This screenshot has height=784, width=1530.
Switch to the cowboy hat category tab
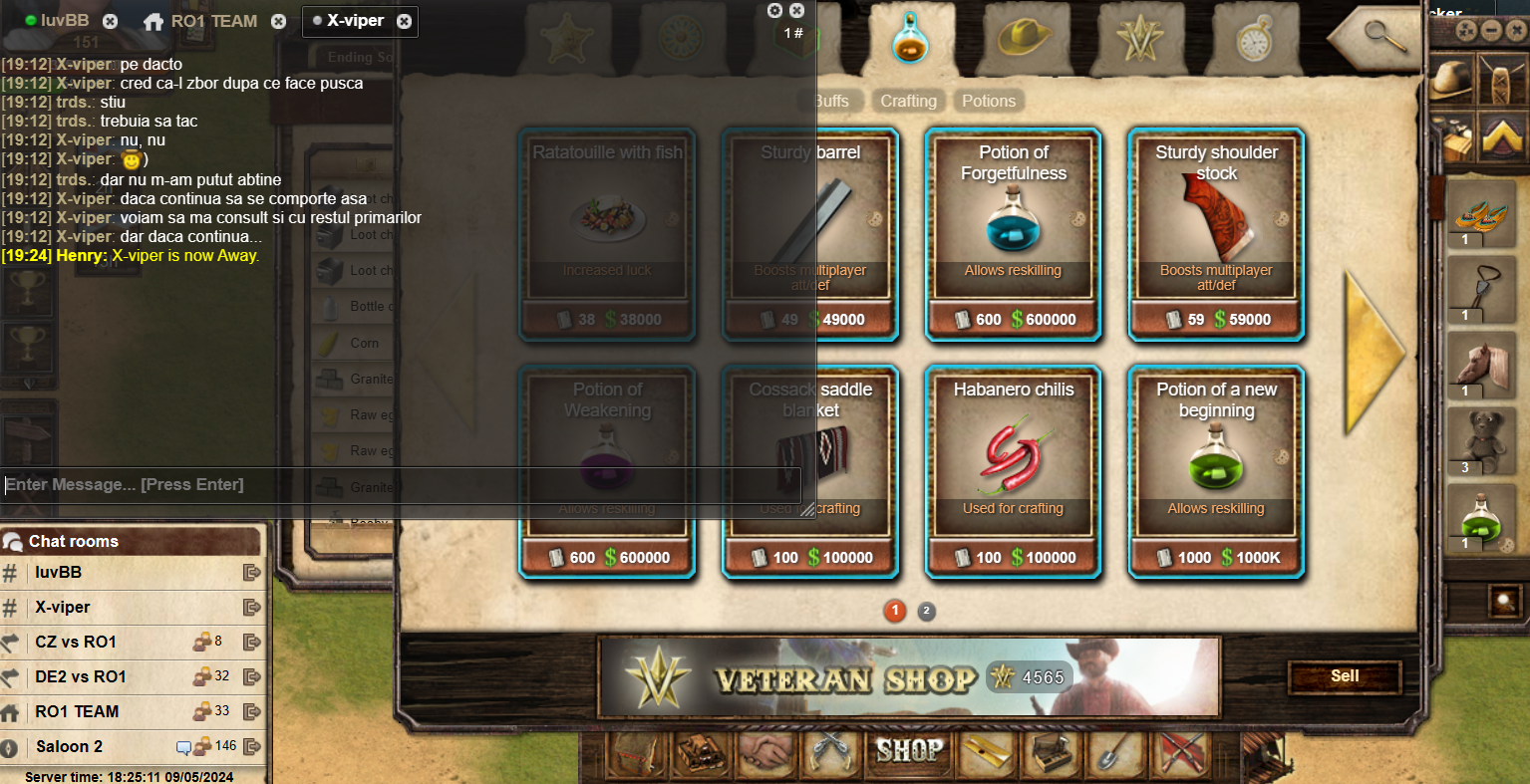coord(1024,38)
